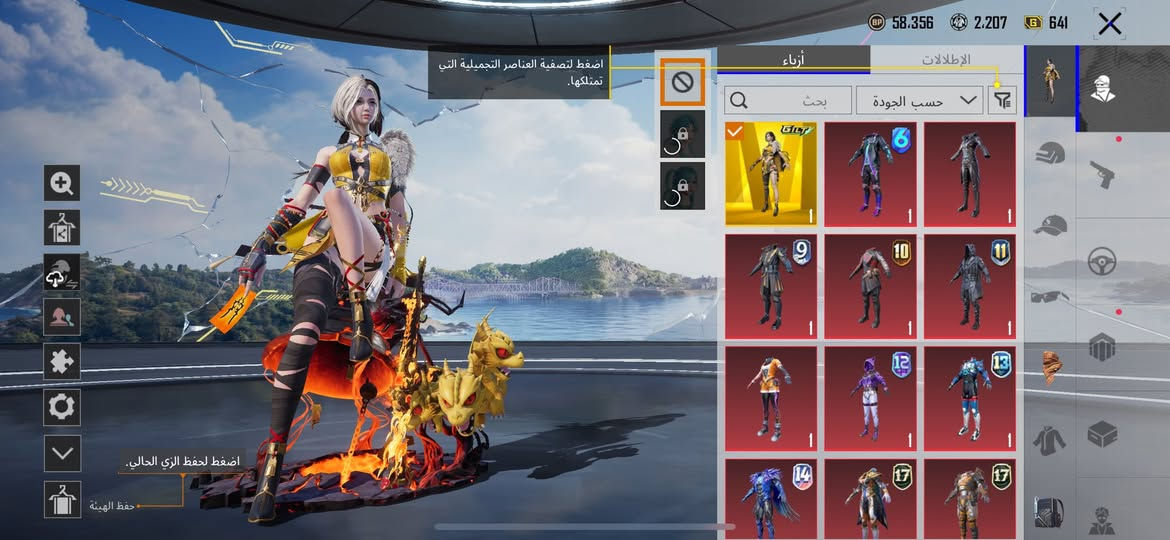The image size is (1170, 540).
Task: Save the look with حفظ الهيئة button
Action: [x=62, y=499]
